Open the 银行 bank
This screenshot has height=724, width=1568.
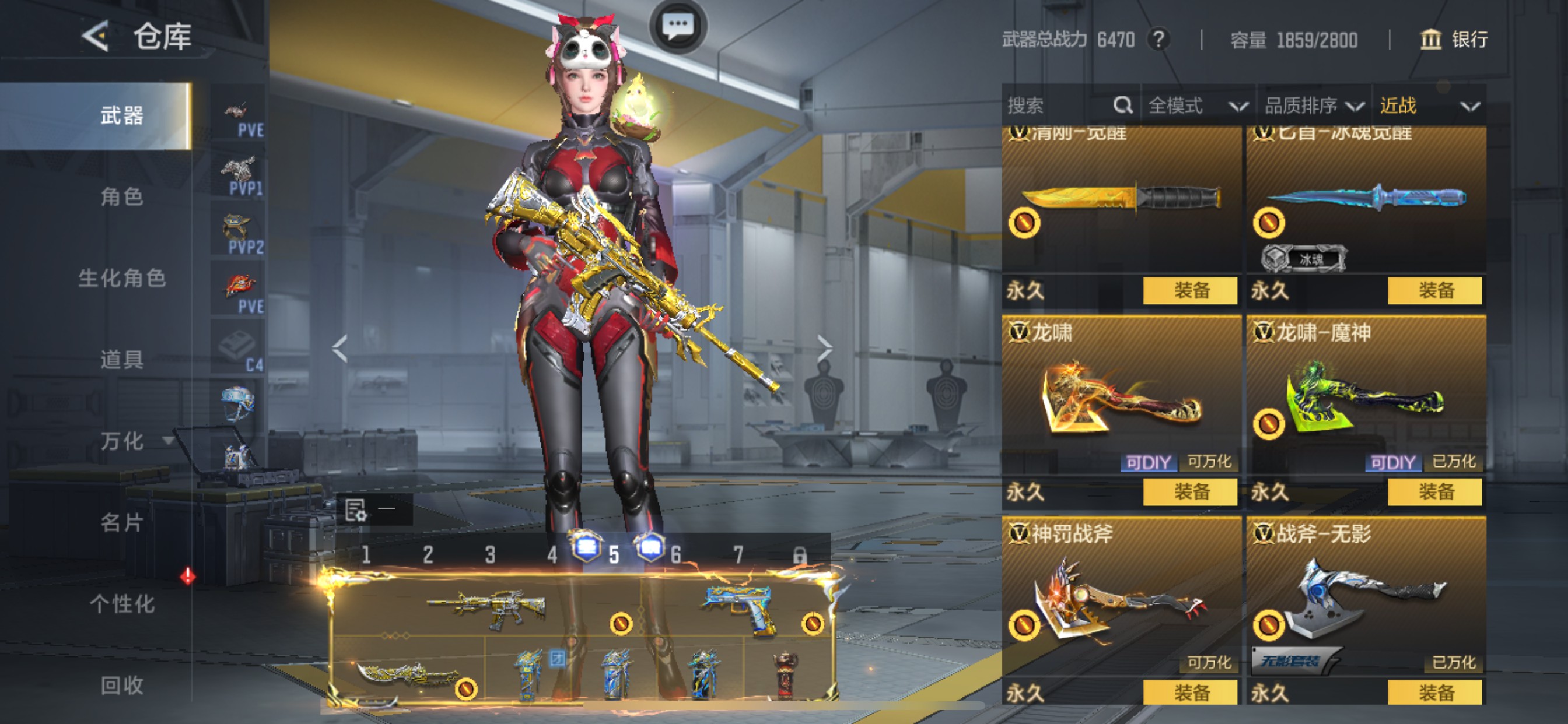tap(1454, 40)
